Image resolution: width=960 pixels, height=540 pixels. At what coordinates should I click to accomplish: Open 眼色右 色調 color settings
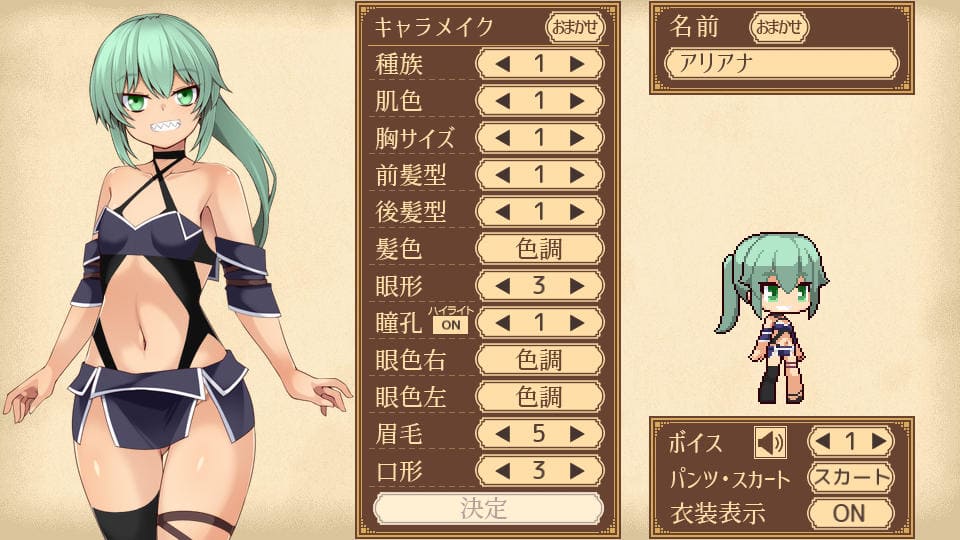pos(539,359)
